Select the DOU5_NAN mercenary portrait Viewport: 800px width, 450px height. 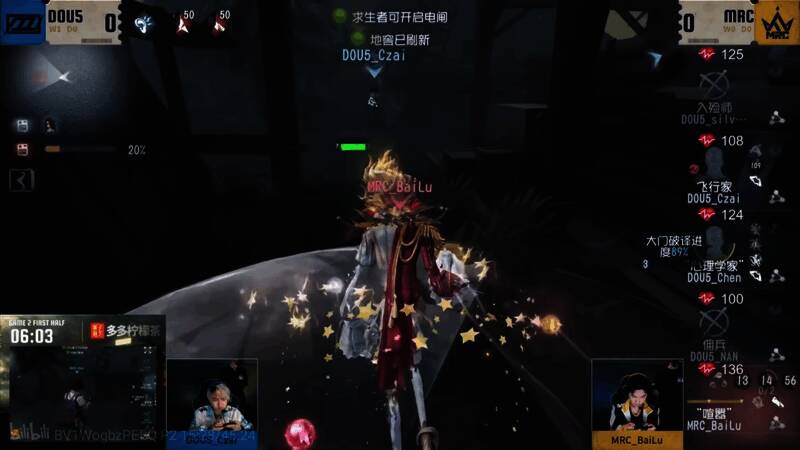coord(713,323)
